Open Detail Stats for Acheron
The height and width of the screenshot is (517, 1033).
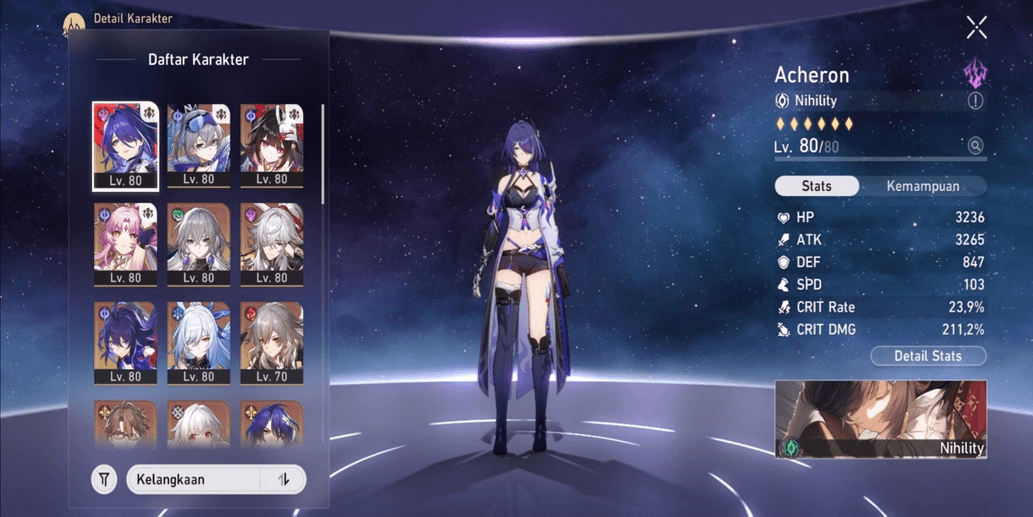(x=927, y=356)
